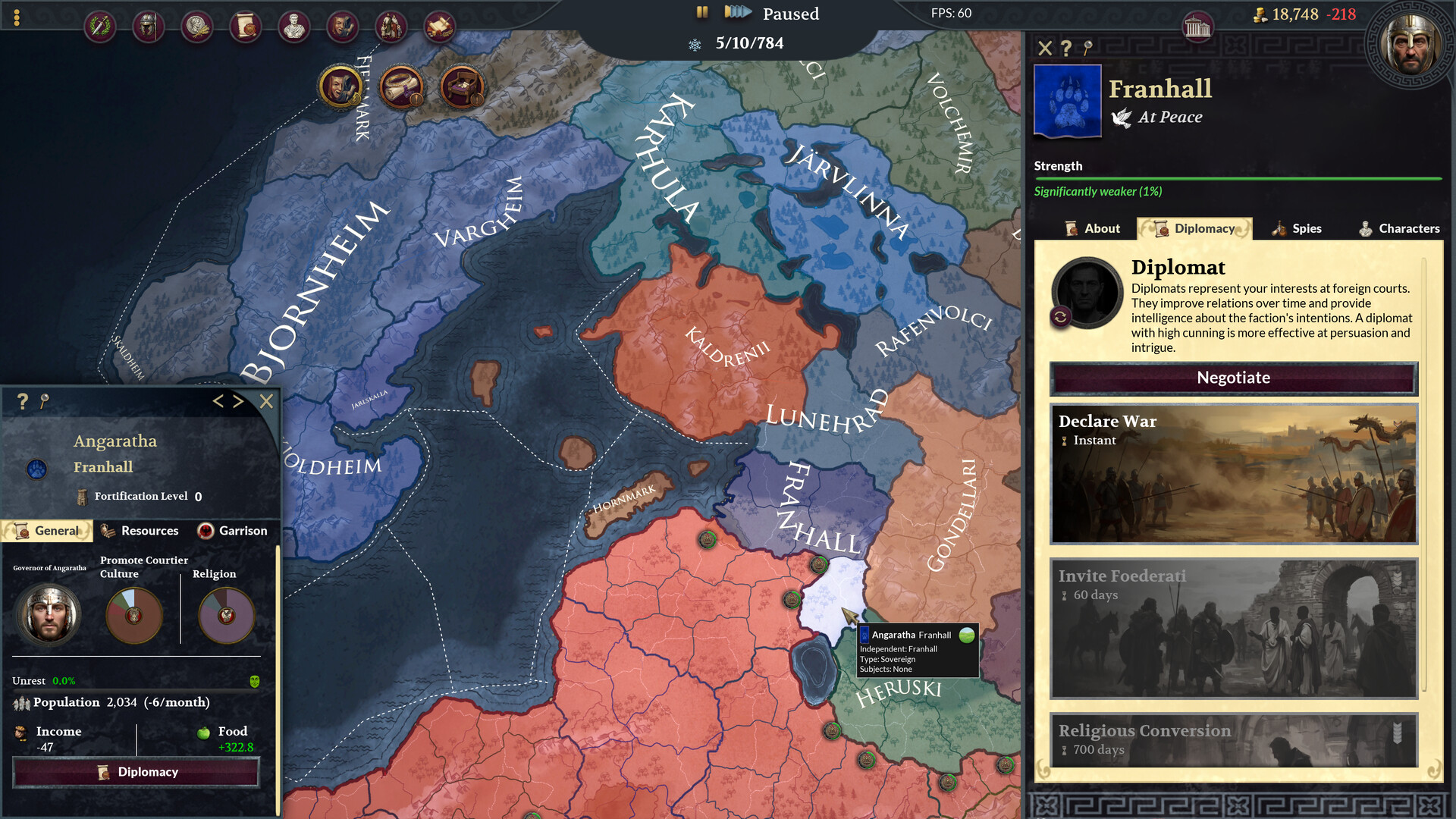Image resolution: width=1456 pixels, height=819 pixels.
Task: Open the Garrison tab in the Angaratha window
Action: coord(234,531)
